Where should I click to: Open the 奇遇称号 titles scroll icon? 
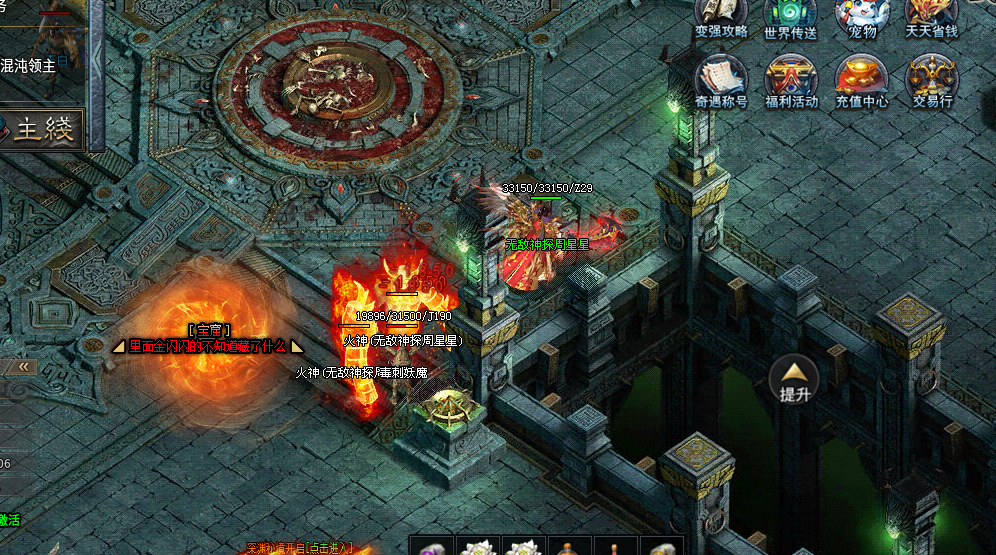(x=721, y=78)
